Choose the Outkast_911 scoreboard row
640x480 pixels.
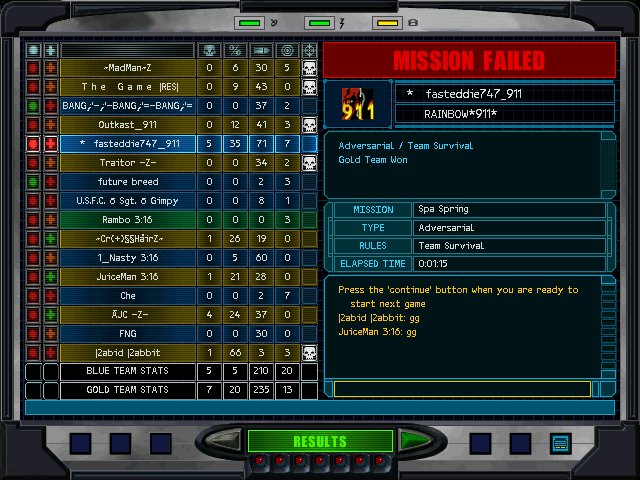127,125
